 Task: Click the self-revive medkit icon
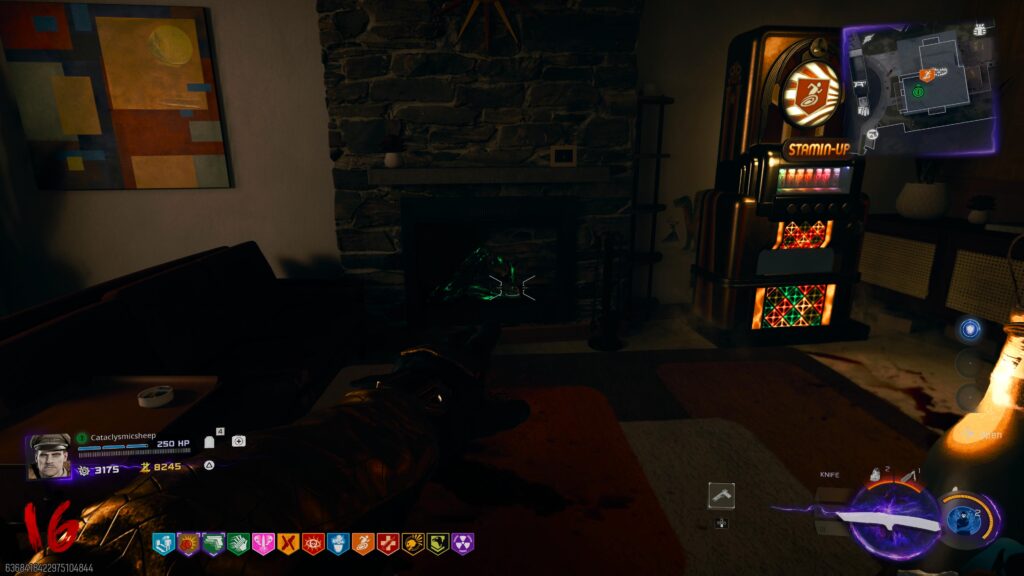(238, 441)
